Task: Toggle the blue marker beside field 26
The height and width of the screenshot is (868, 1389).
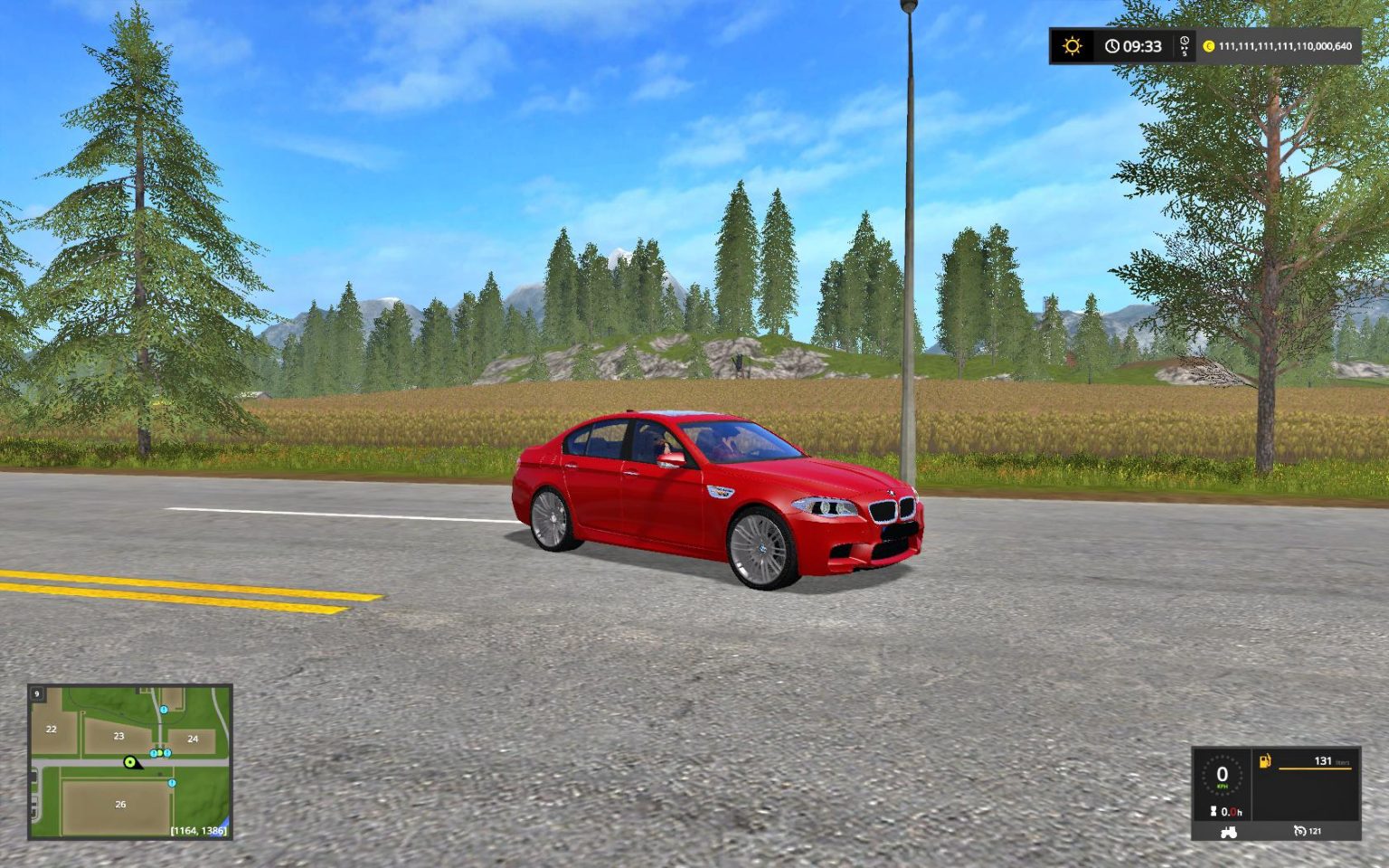Action: [172, 783]
